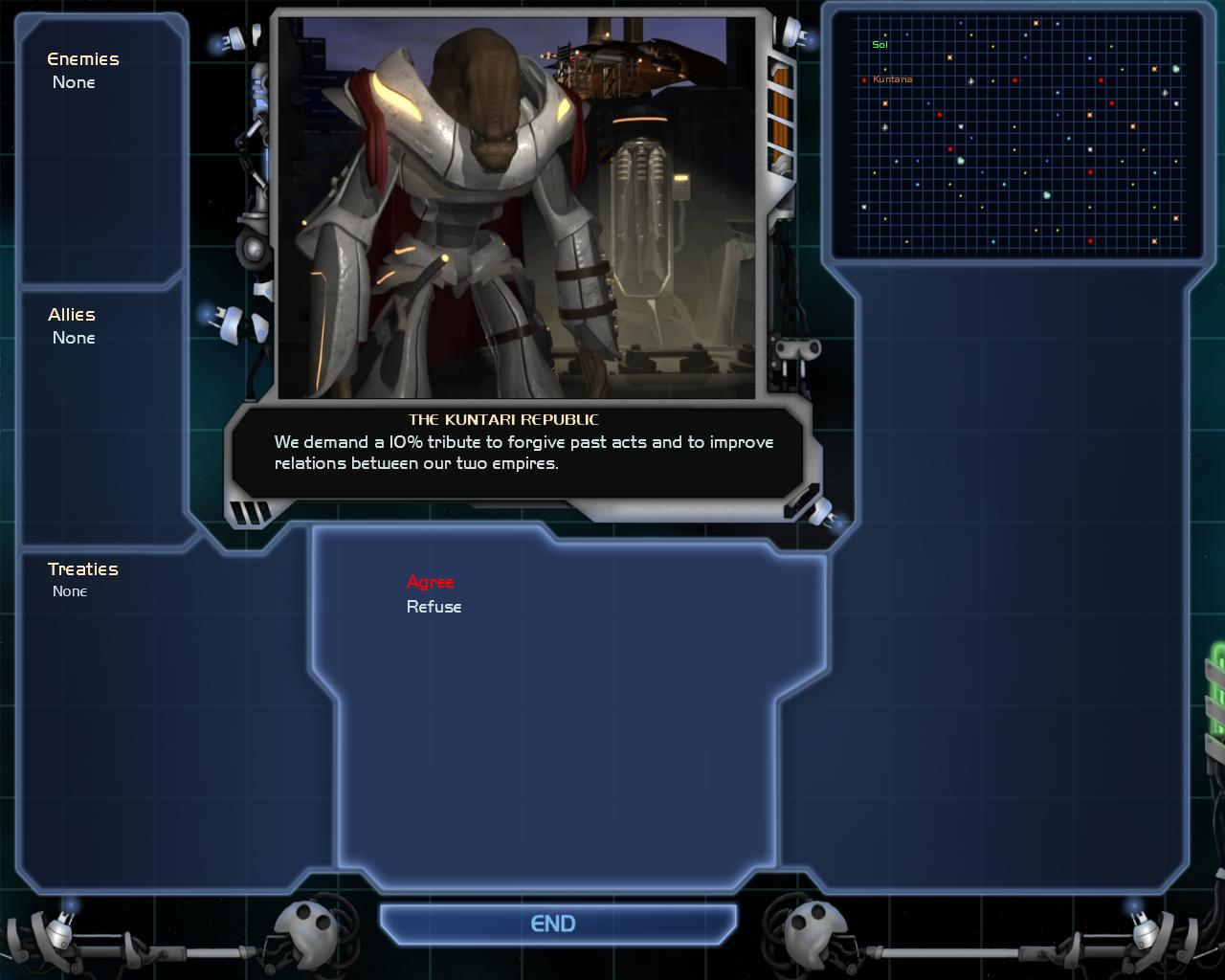Select the Kuntaria system on the galaxy map
Viewport: 1225px width, 980px height.
pyautogui.click(x=865, y=79)
